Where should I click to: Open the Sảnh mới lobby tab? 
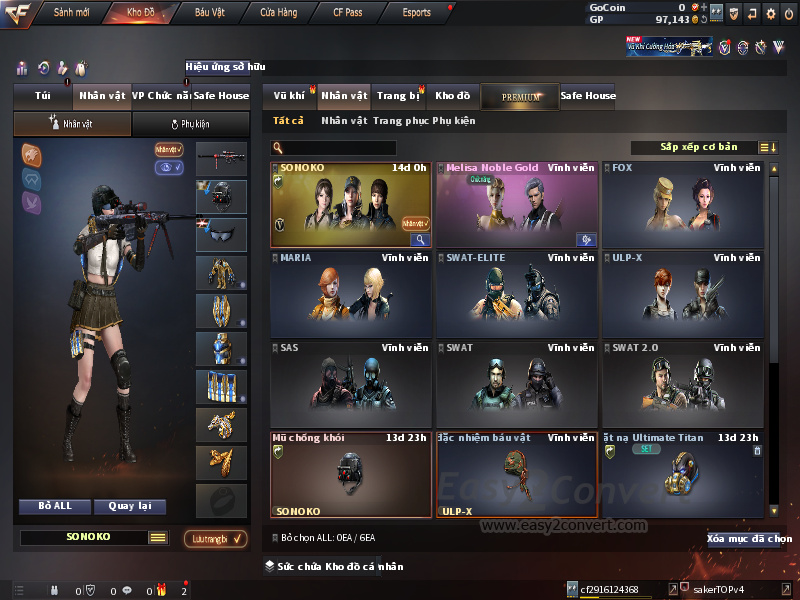pos(70,13)
